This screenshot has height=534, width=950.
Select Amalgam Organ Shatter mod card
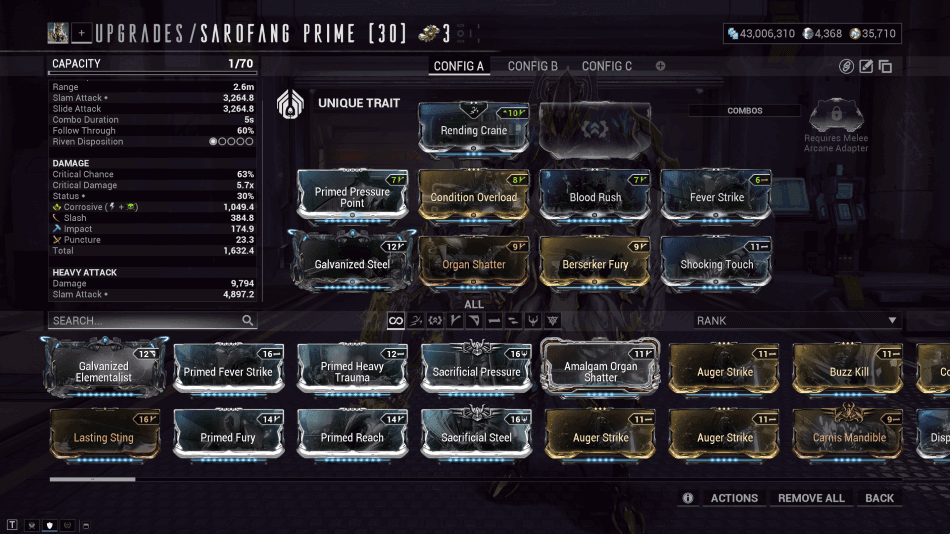pyautogui.click(x=600, y=371)
